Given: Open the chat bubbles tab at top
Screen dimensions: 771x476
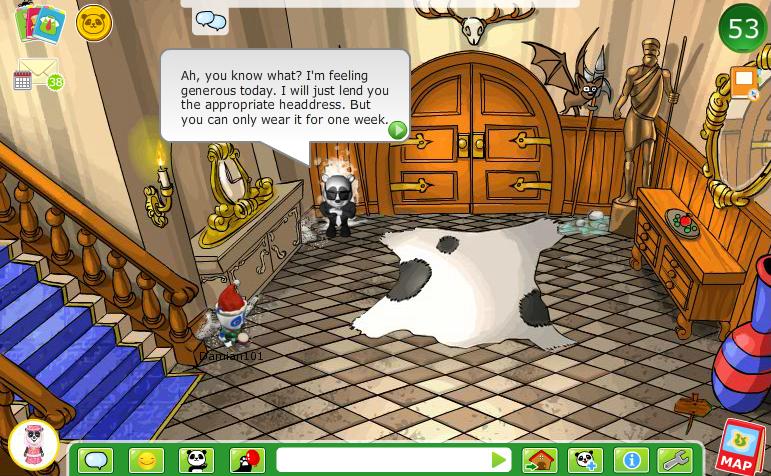Looking at the screenshot, I should tap(210, 20).
